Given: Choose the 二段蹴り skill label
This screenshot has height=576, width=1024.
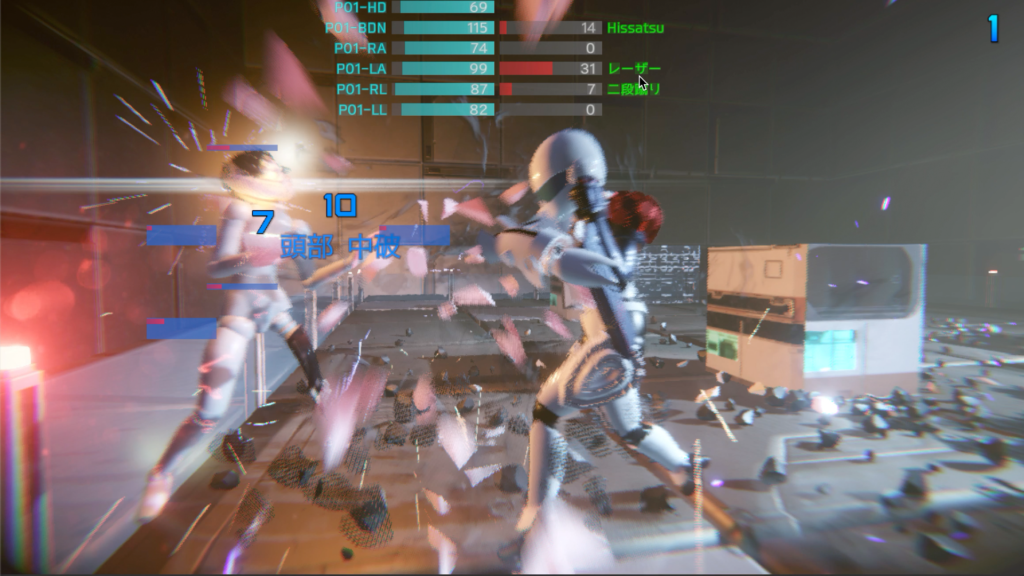Looking at the screenshot, I should (634, 89).
